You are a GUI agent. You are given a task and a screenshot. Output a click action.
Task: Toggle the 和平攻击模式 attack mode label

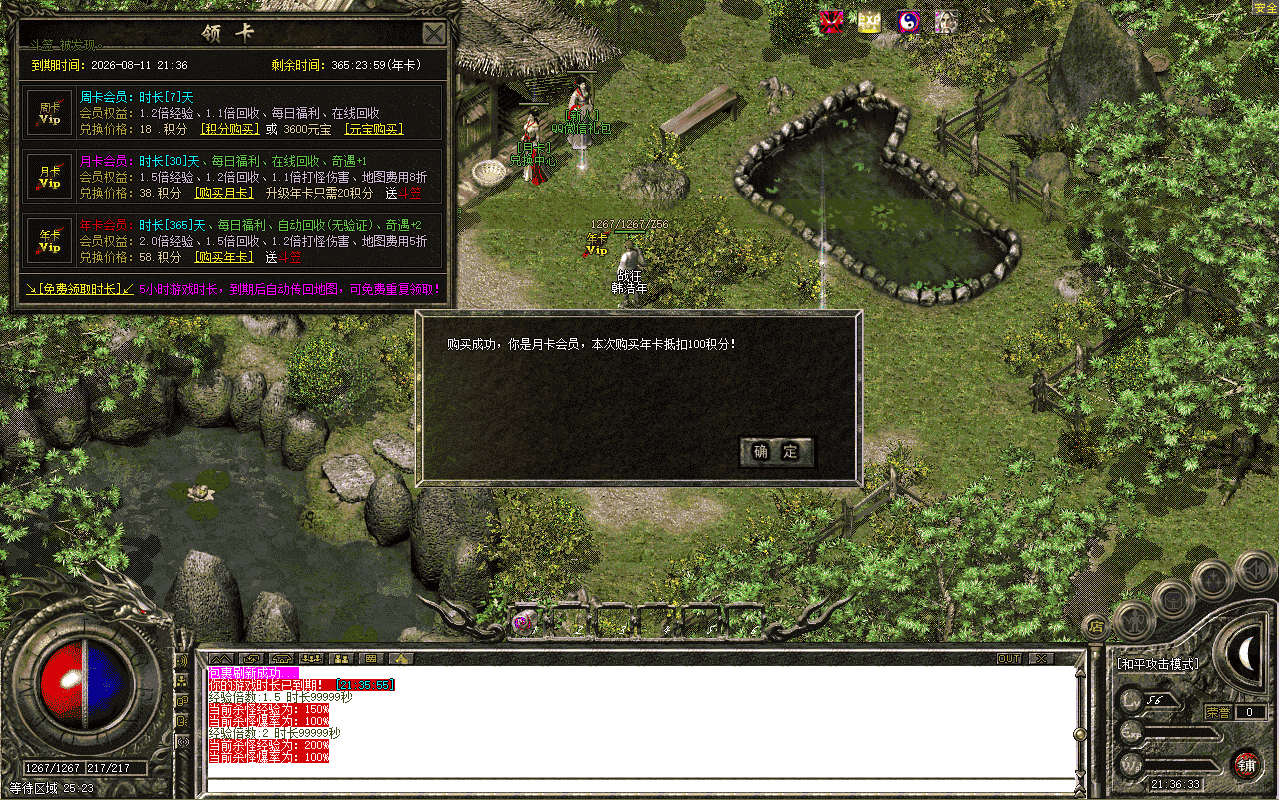[1158, 663]
